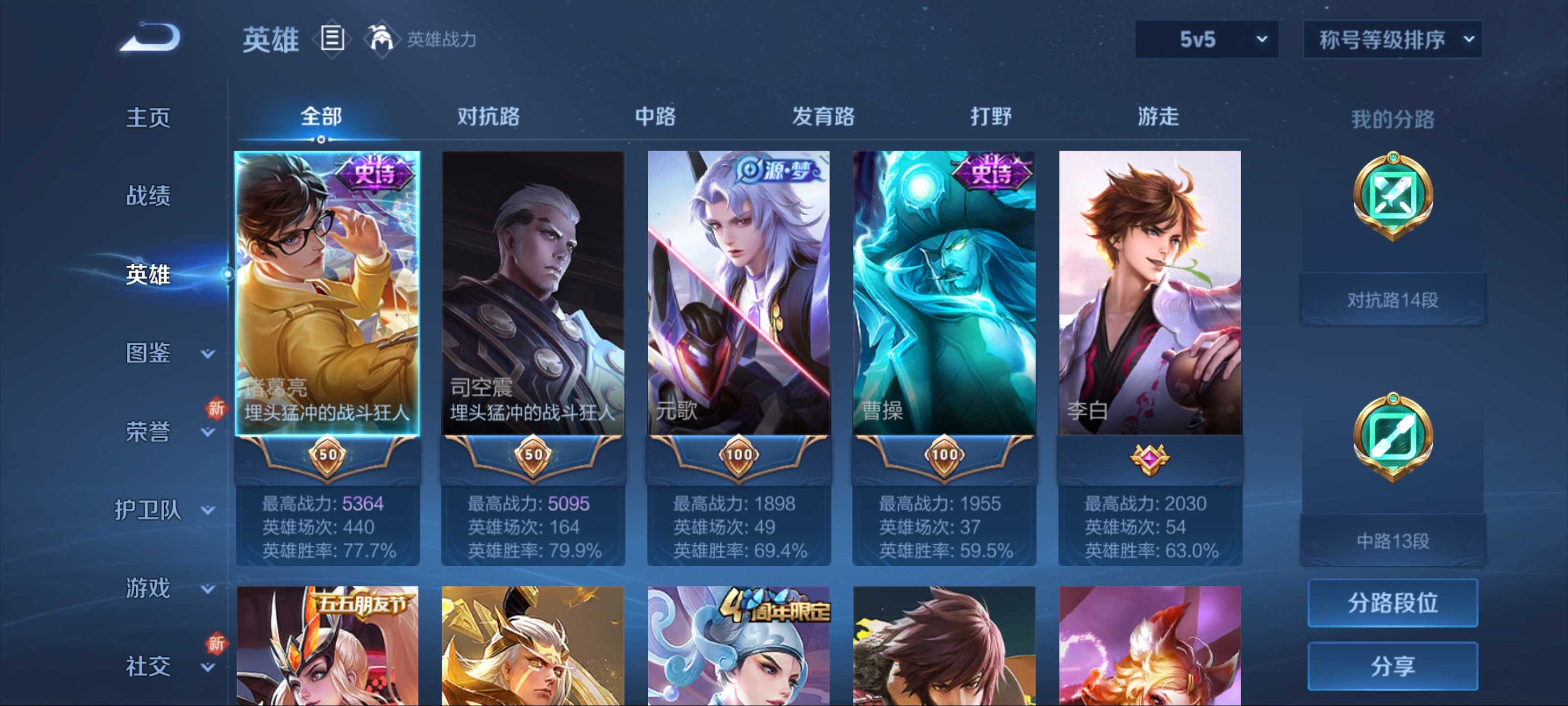This screenshot has height=706, width=1568.
Task: Click the 分路段位 button
Action: (1396, 603)
